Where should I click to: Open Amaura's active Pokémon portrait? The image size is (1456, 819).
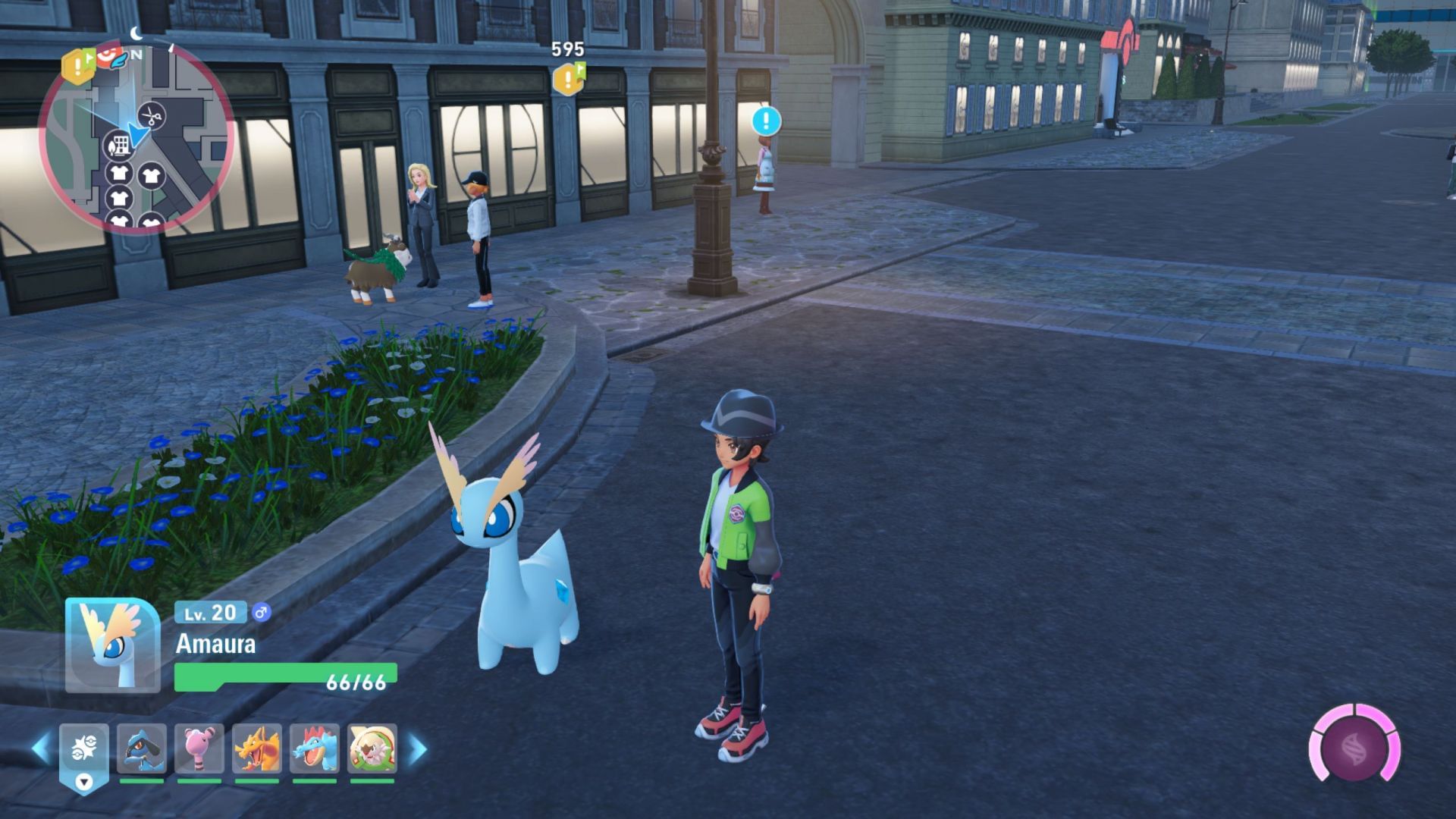112,645
